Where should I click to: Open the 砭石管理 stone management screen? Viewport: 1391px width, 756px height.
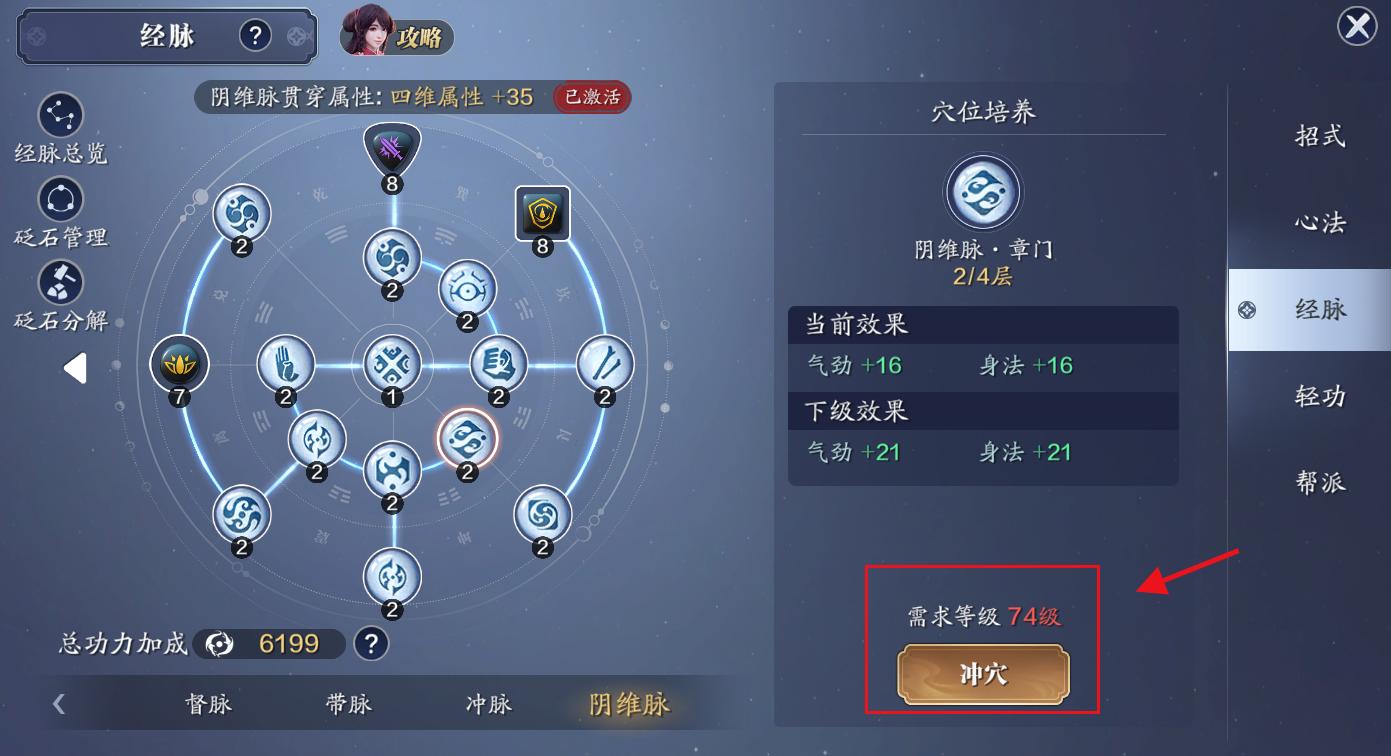[x=60, y=200]
